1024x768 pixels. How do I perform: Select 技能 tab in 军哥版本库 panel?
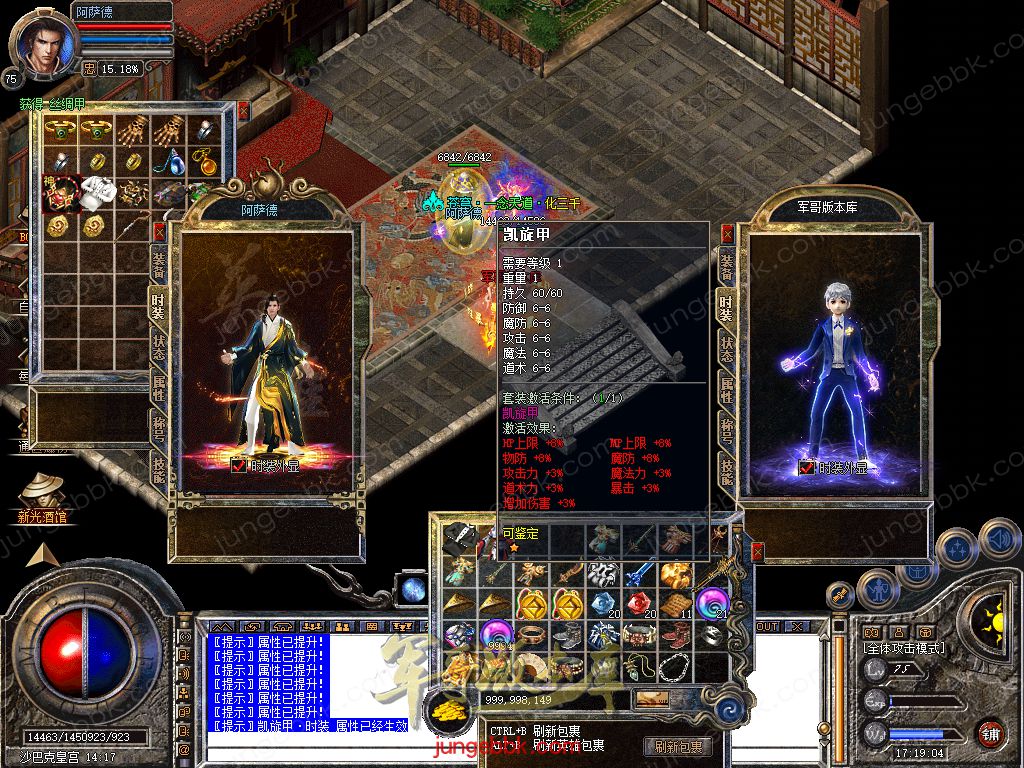[727, 470]
